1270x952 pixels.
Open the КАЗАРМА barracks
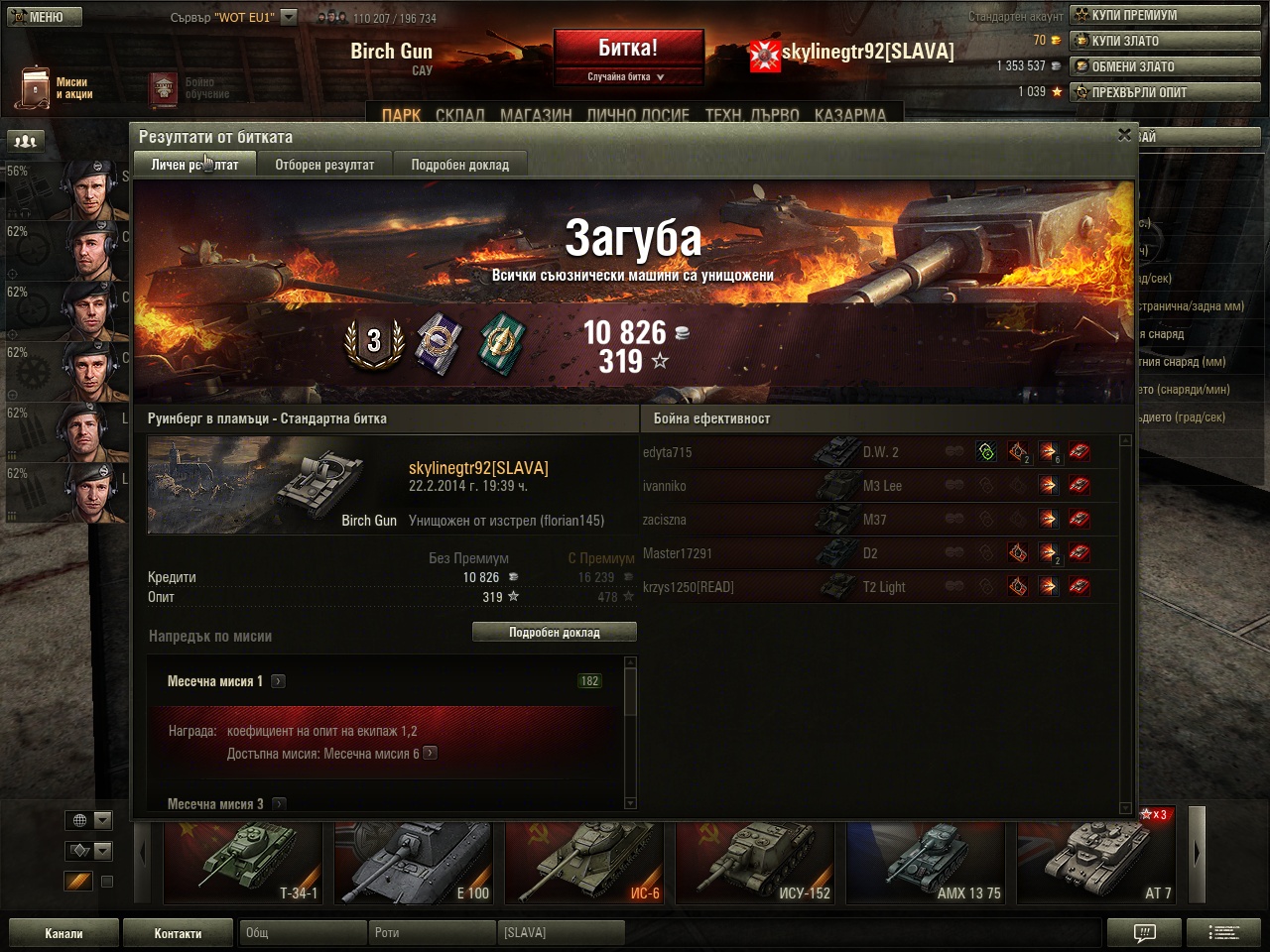click(x=849, y=115)
